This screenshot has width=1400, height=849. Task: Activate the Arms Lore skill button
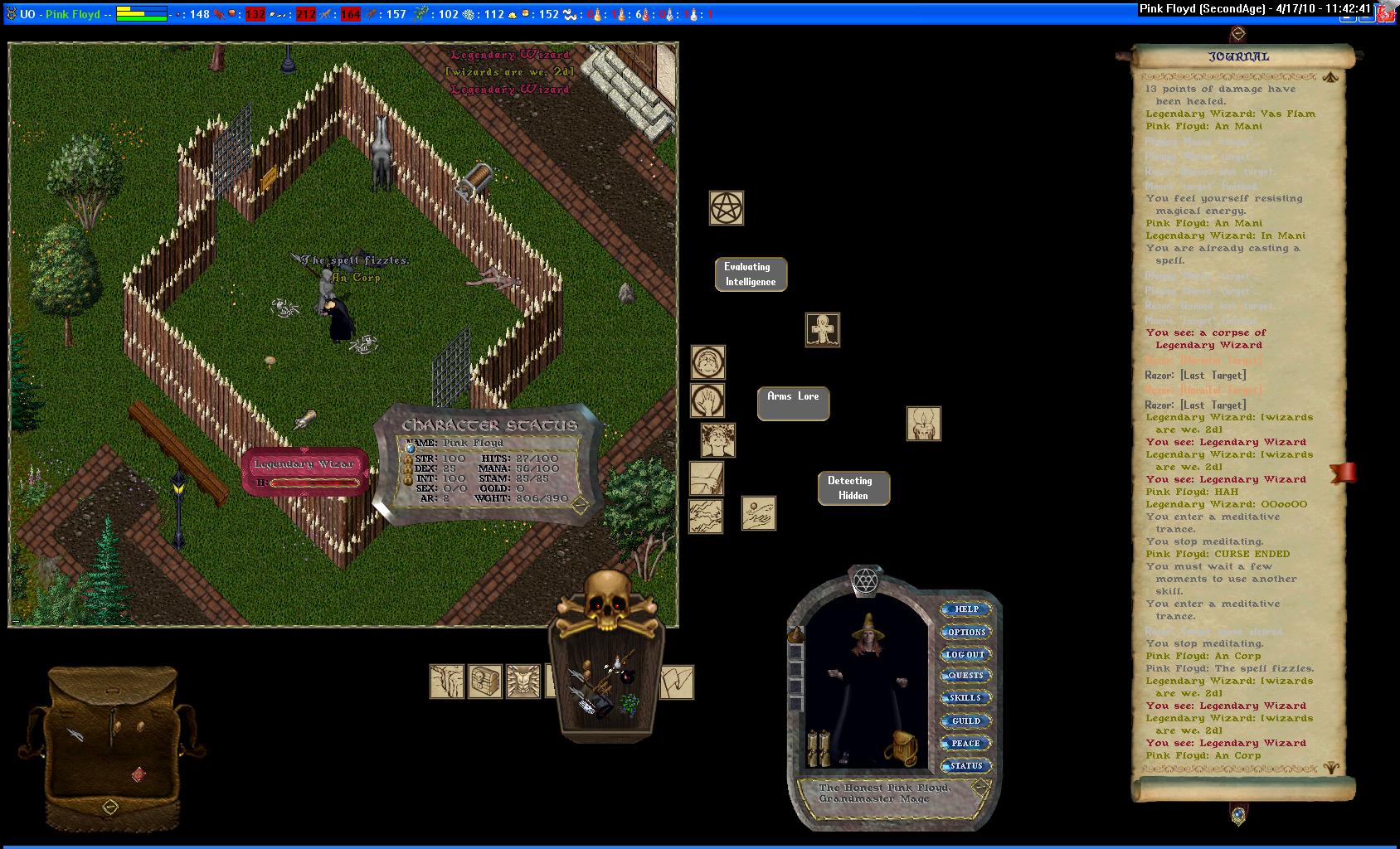(793, 403)
